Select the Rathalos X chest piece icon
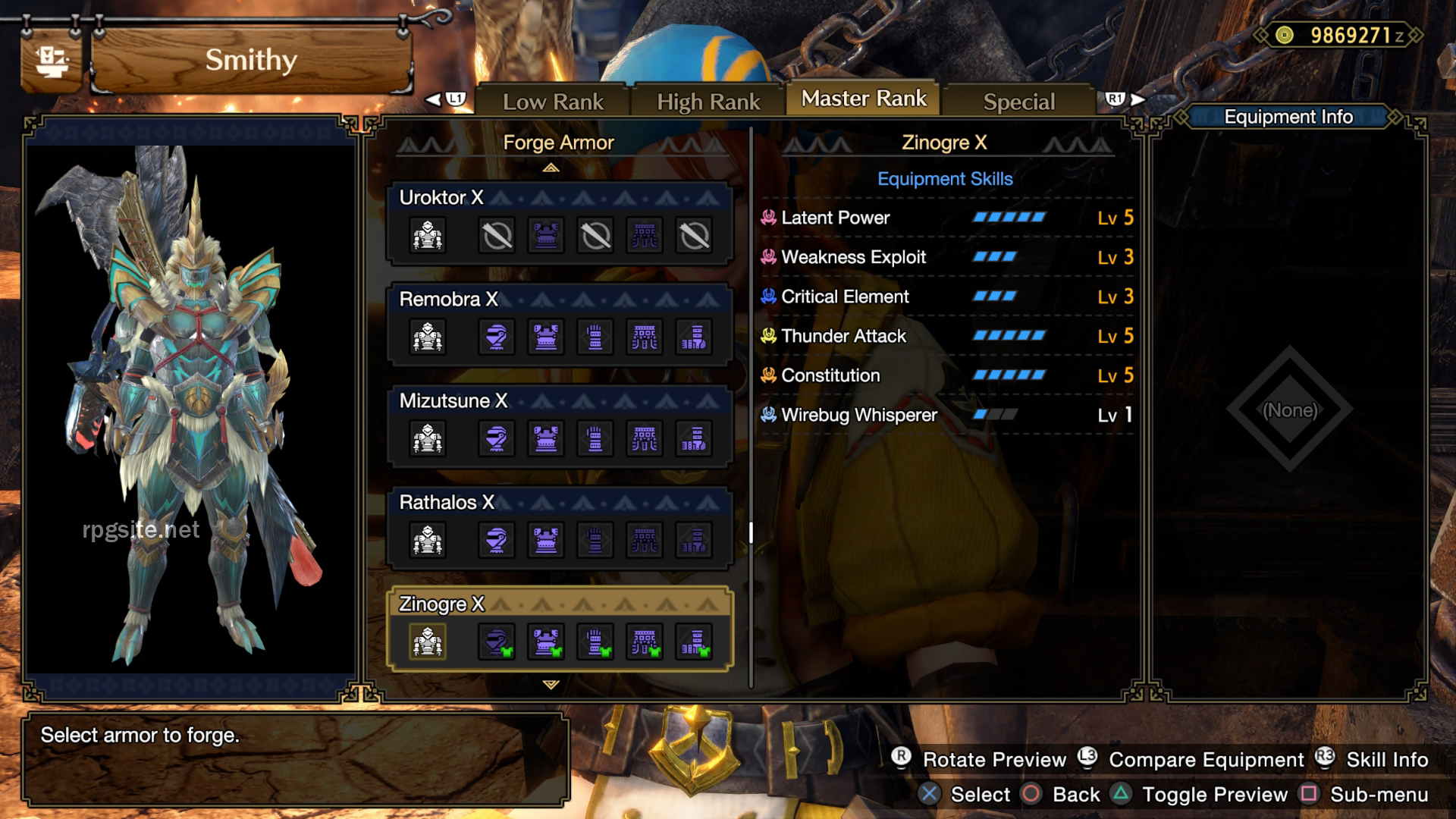 (x=546, y=540)
